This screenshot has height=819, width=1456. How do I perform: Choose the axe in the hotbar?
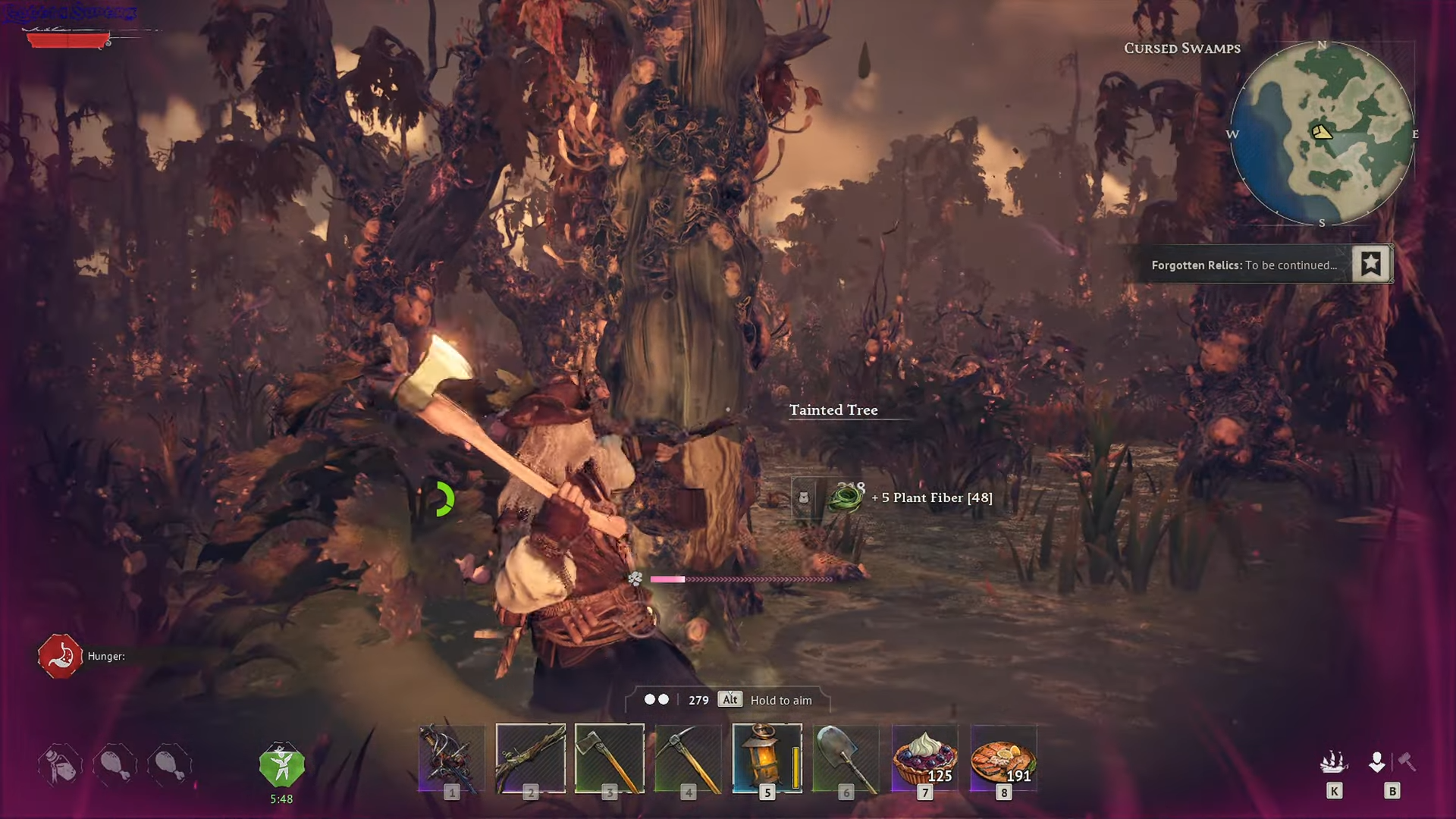[610, 758]
